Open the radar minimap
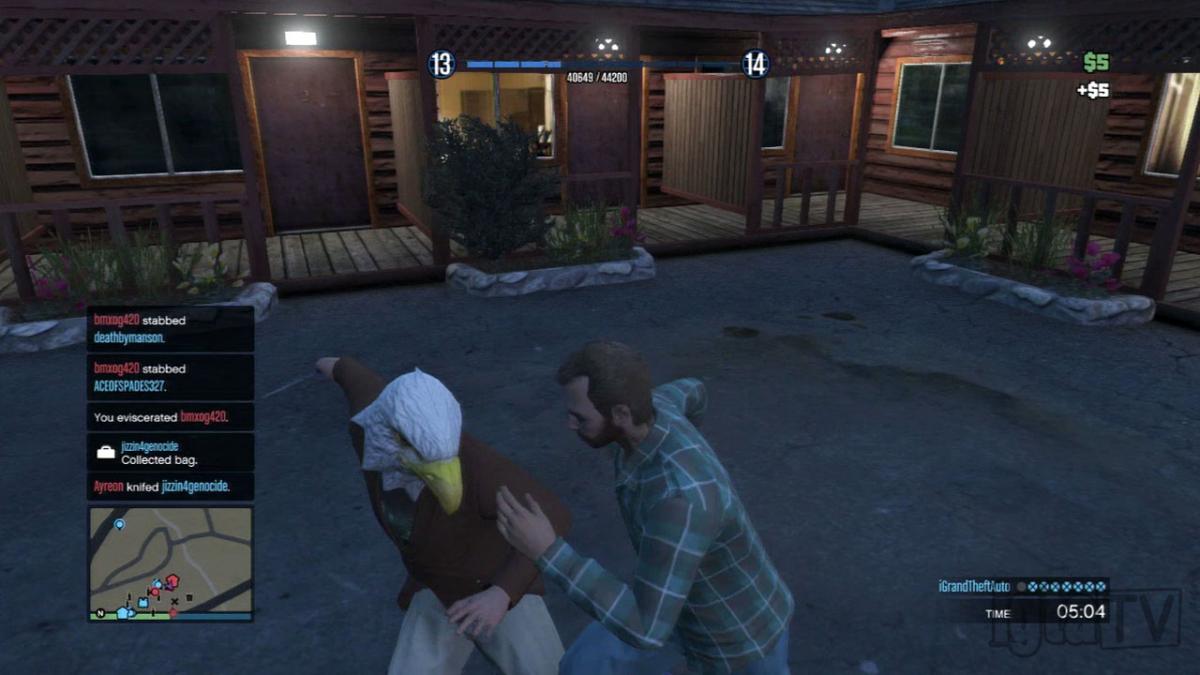The height and width of the screenshot is (675, 1200). click(x=170, y=563)
